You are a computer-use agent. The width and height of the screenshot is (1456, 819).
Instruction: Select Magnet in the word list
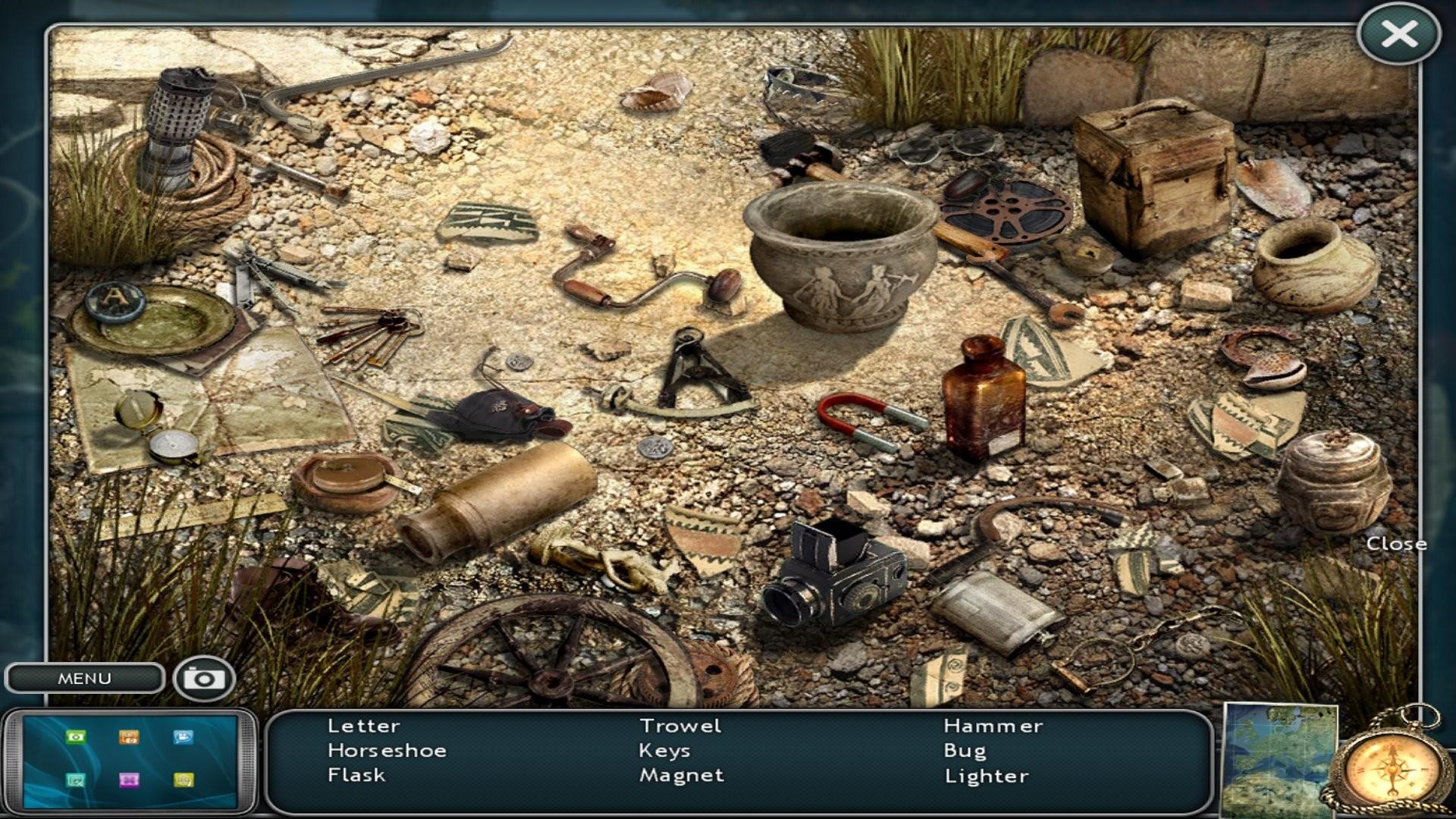click(x=681, y=775)
